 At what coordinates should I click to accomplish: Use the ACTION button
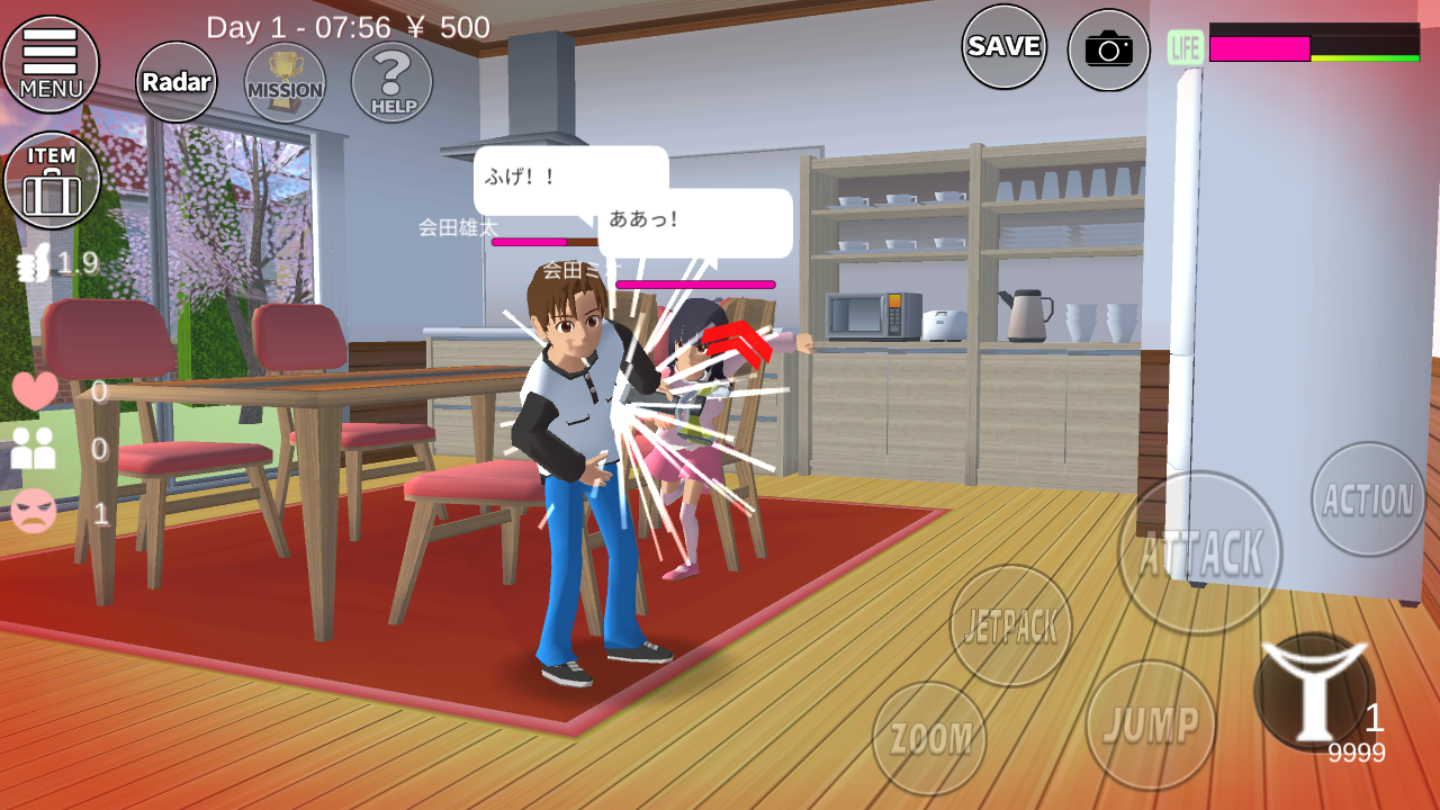pos(1368,499)
